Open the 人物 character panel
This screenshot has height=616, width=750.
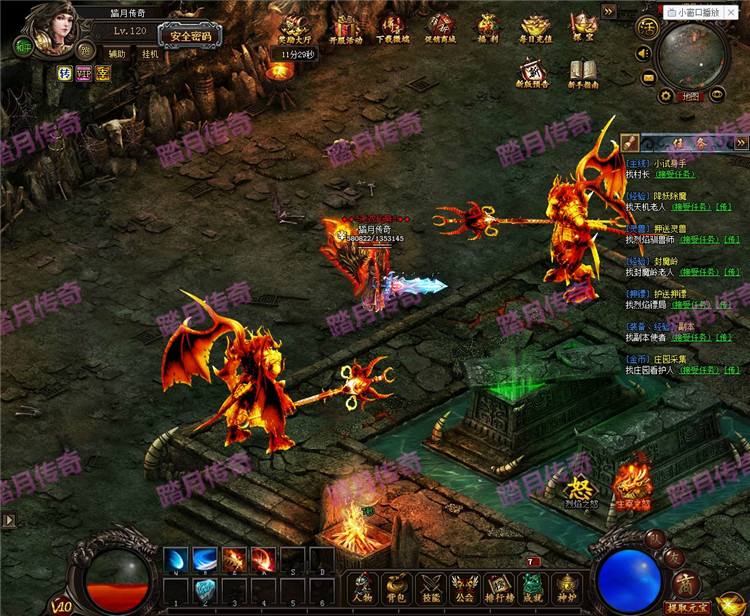click(365, 587)
